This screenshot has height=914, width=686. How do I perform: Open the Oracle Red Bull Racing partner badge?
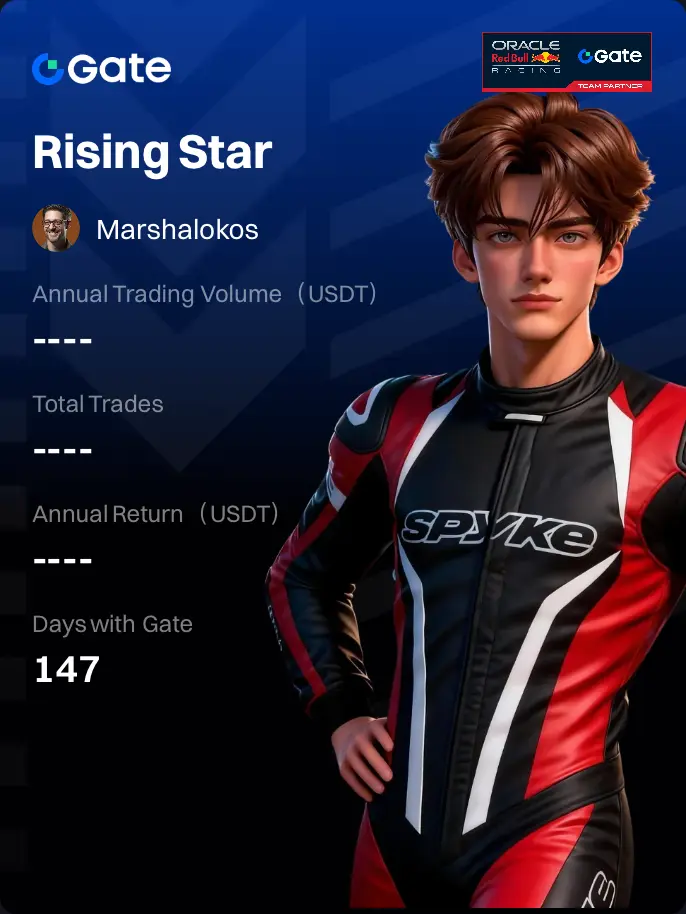click(567, 62)
